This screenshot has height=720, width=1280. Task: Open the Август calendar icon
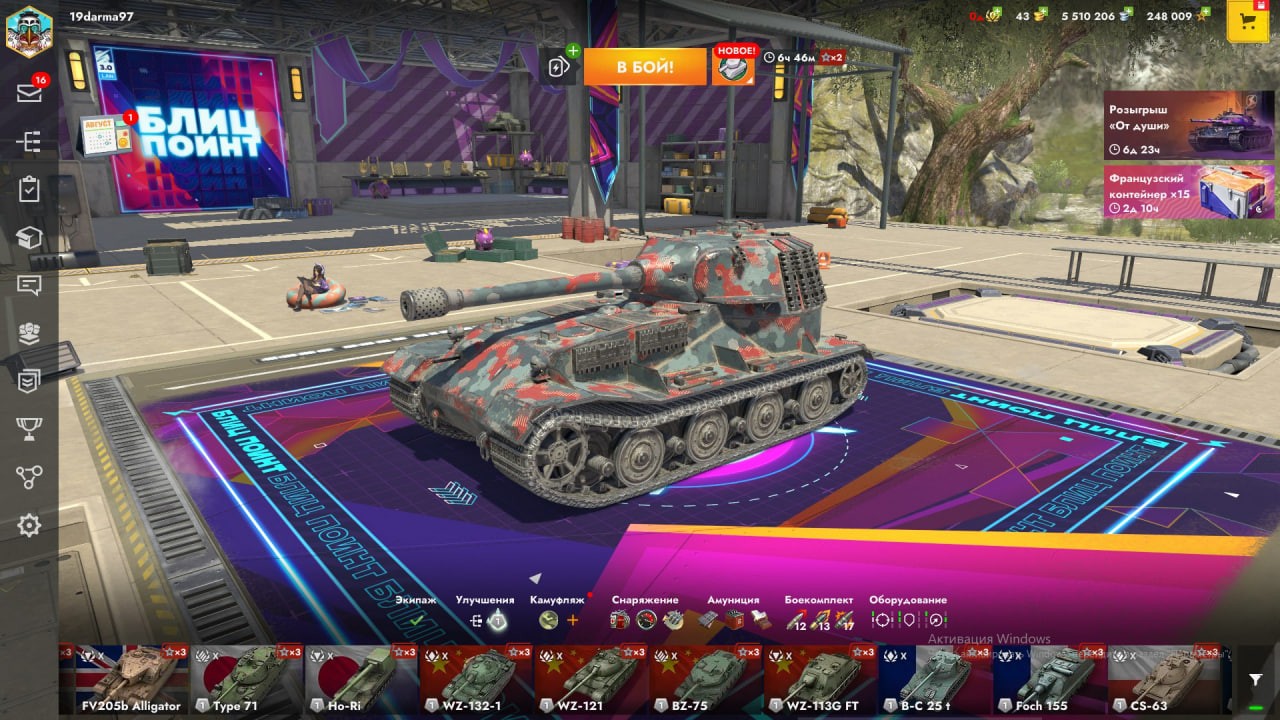[x=106, y=135]
